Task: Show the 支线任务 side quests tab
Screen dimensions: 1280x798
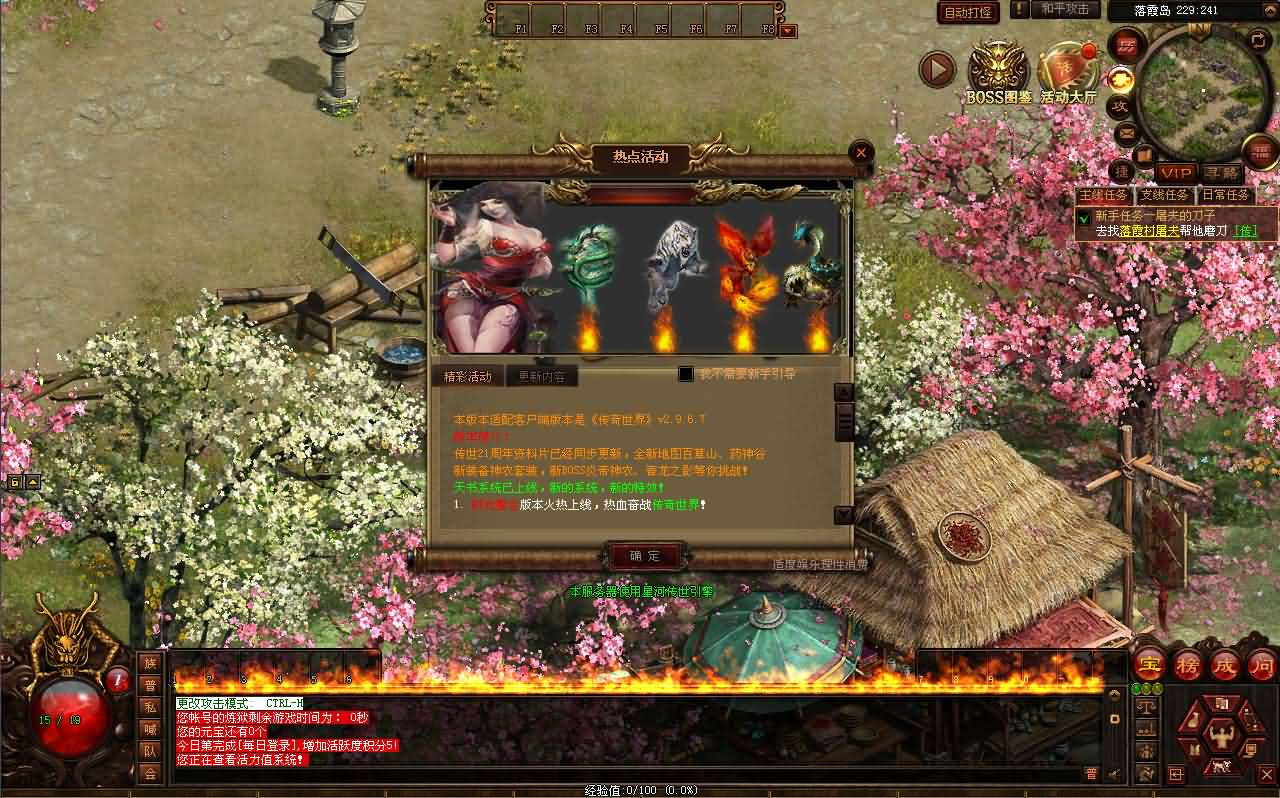Action: pos(1165,196)
